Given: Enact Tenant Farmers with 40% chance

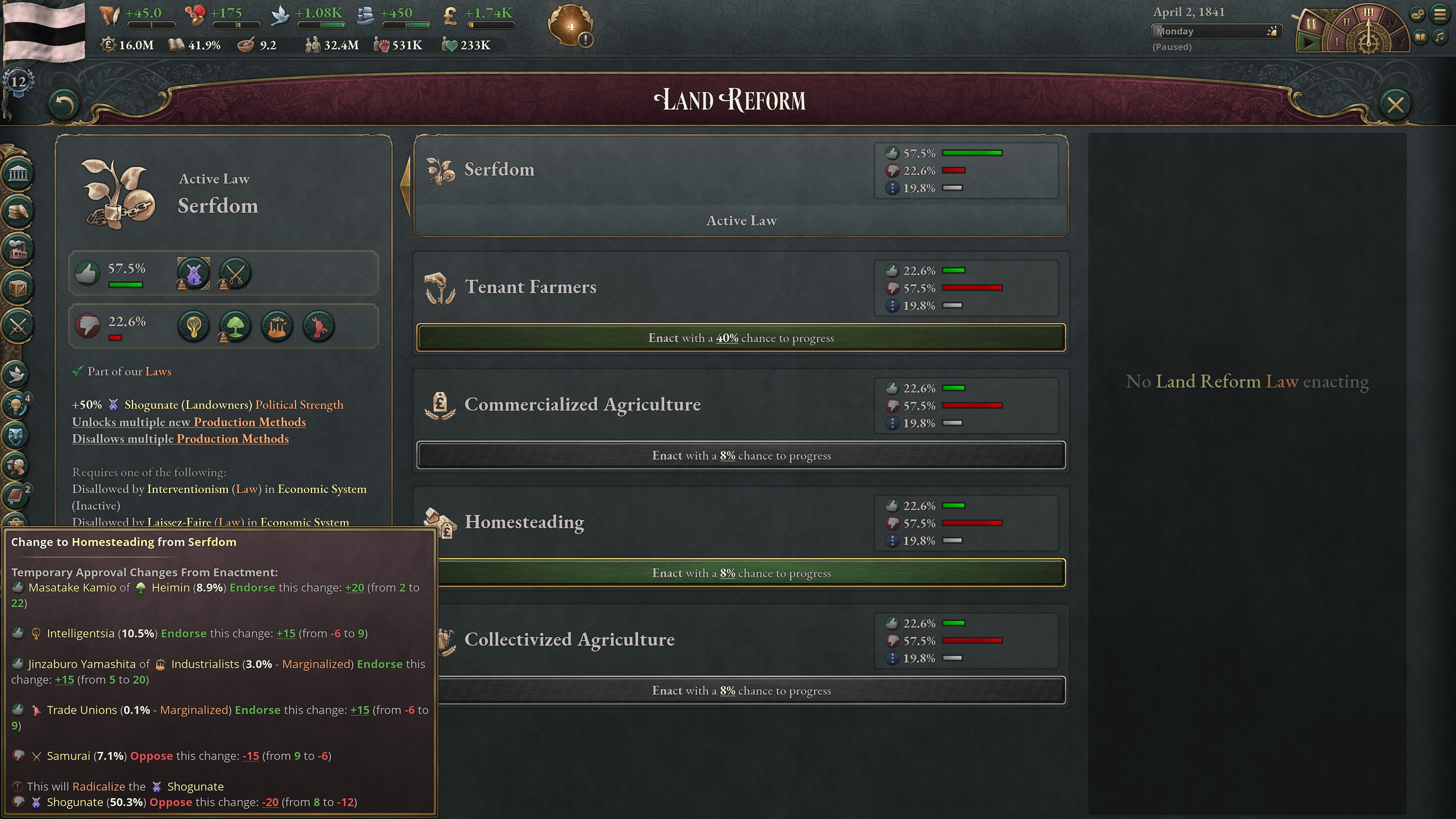Looking at the screenshot, I should point(741,337).
